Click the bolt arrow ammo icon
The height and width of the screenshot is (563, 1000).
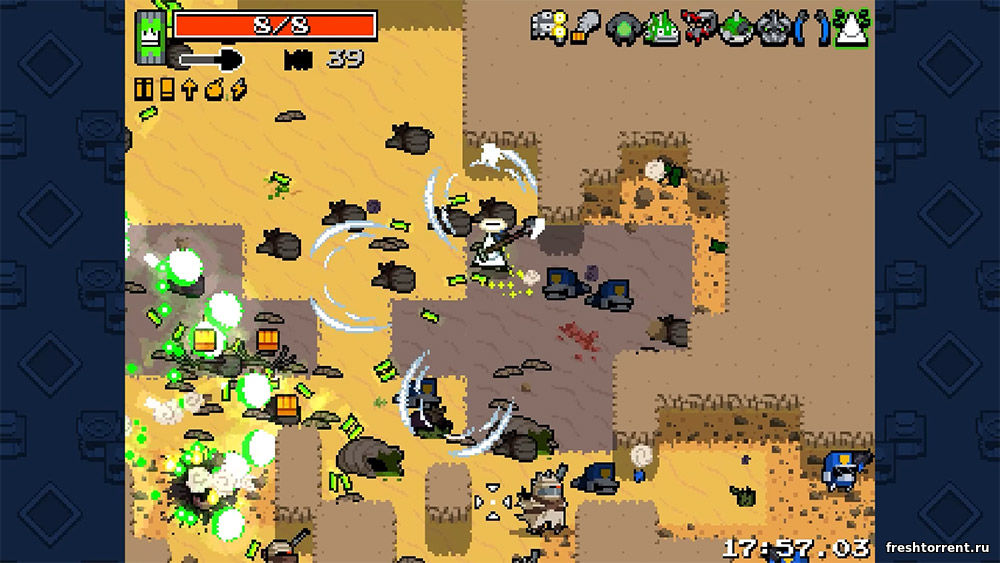tap(189, 89)
